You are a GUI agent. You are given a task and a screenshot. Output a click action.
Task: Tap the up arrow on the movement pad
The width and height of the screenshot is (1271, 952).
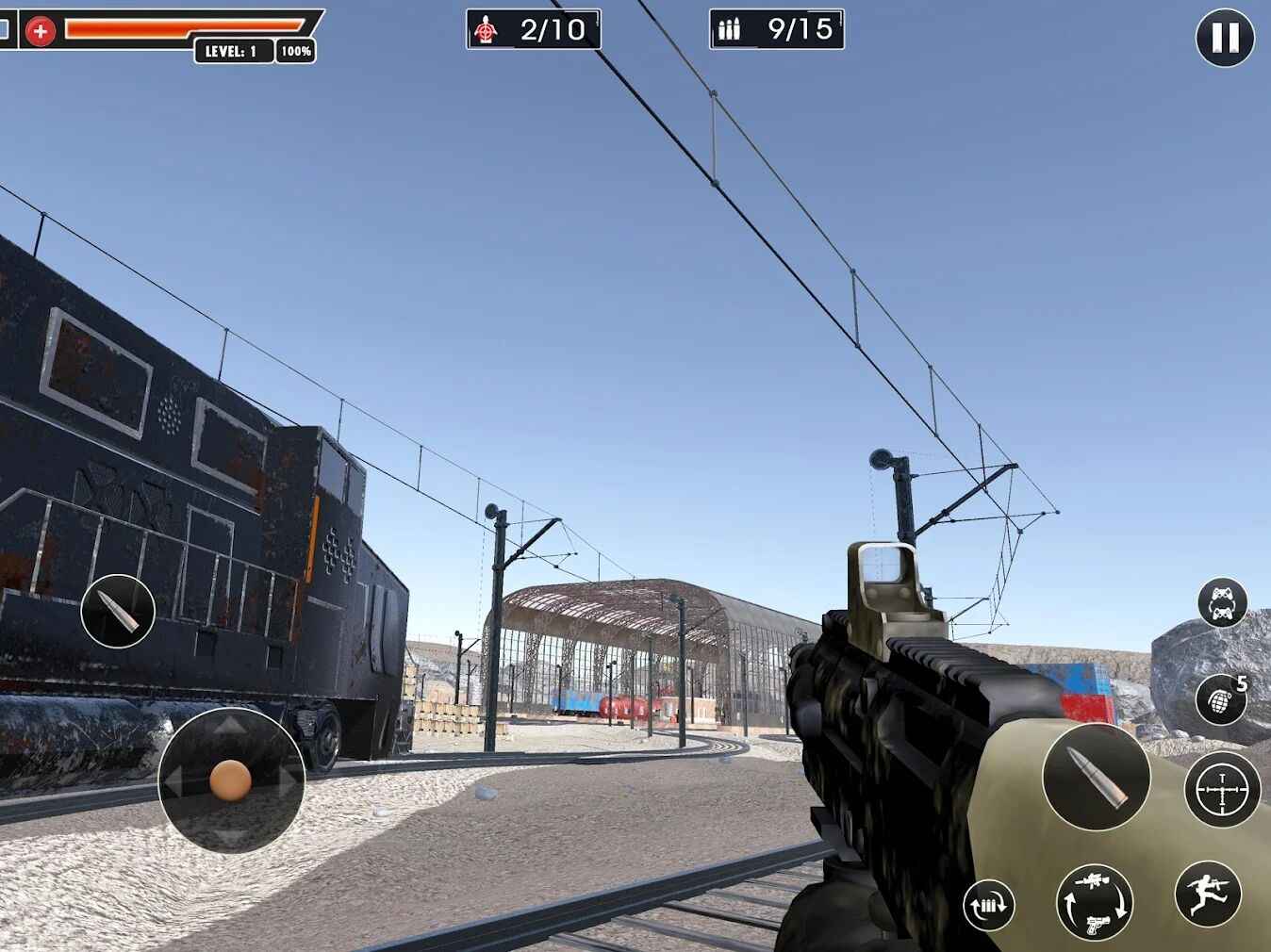[x=229, y=726]
